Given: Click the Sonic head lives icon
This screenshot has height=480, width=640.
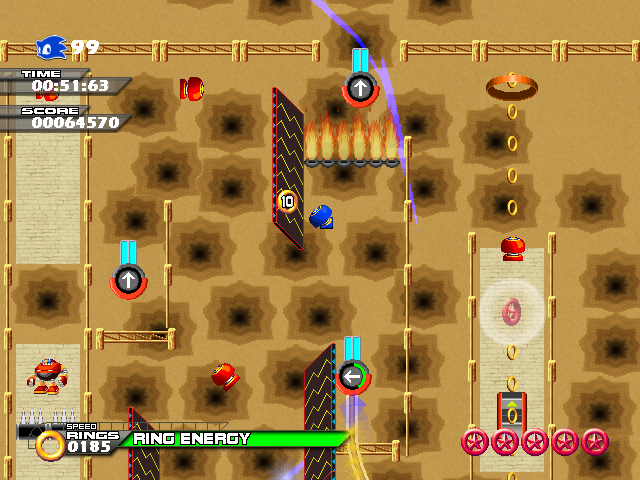Looking at the screenshot, I should (x=50, y=47).
